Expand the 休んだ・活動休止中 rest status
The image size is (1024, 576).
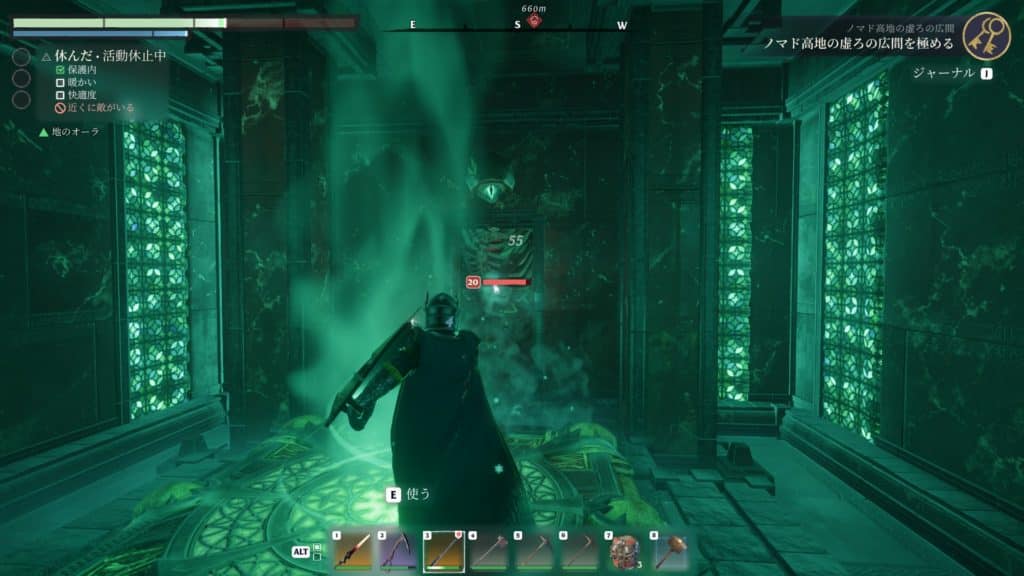coord(103,56)
